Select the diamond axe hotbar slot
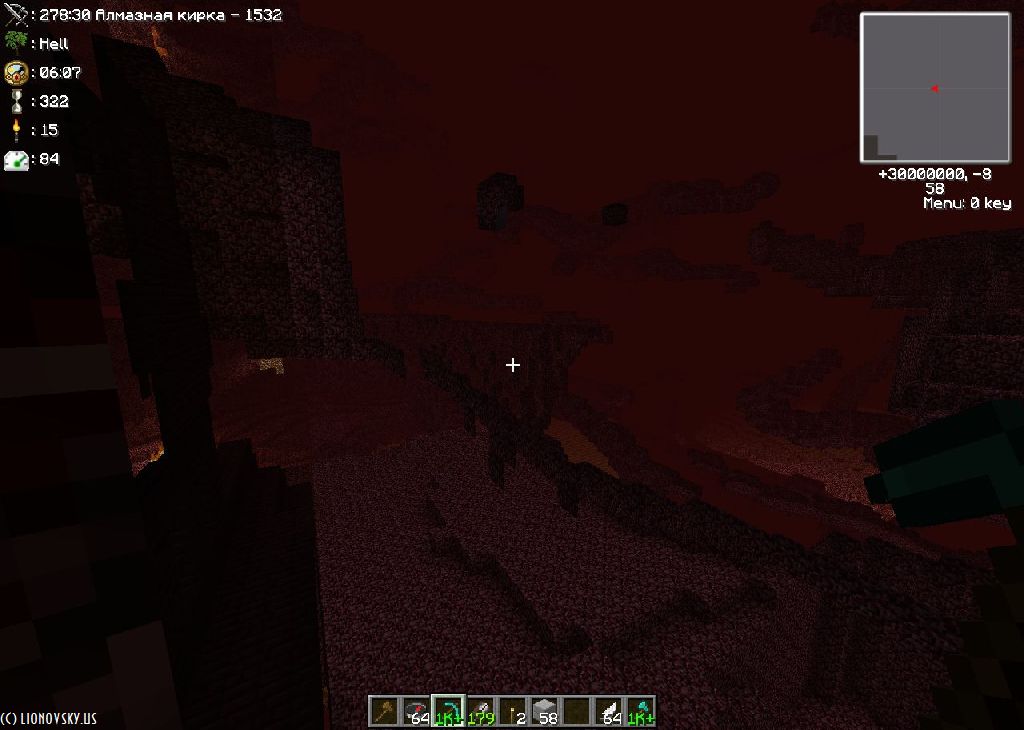The height and width of the screenshot is (730, 1024). pos(640,711)
